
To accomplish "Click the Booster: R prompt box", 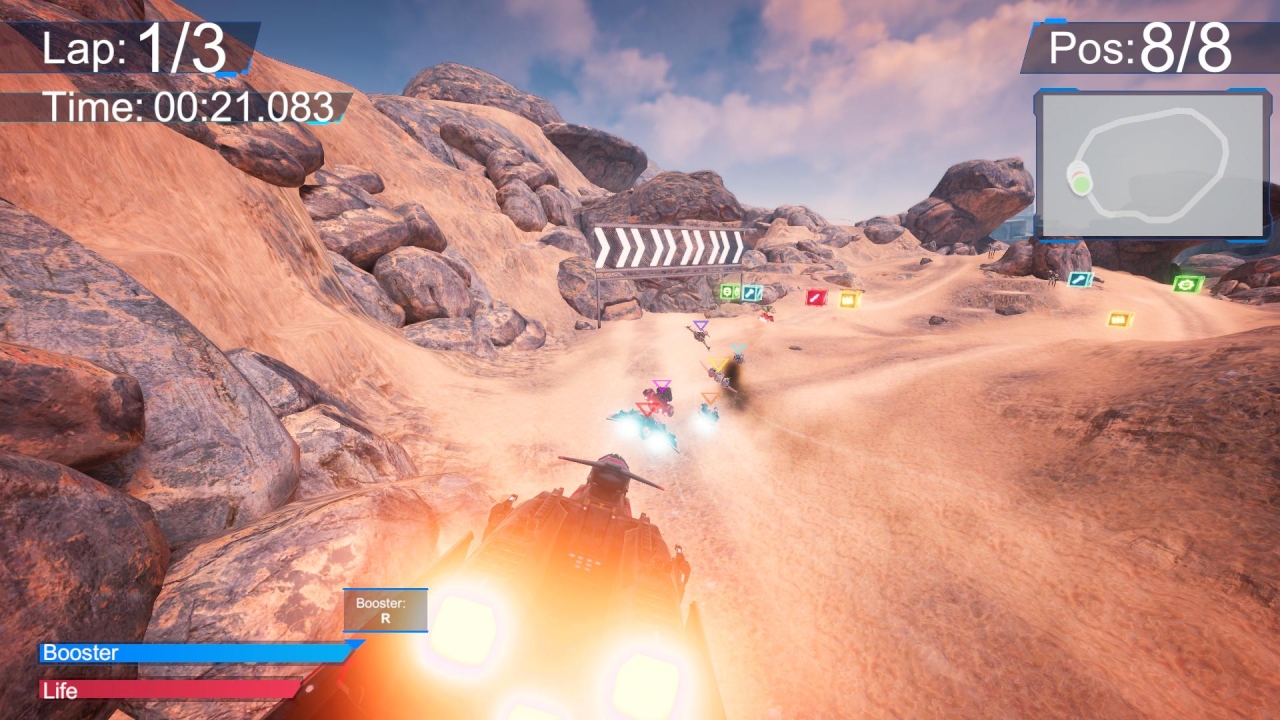I will pos(385,610).
